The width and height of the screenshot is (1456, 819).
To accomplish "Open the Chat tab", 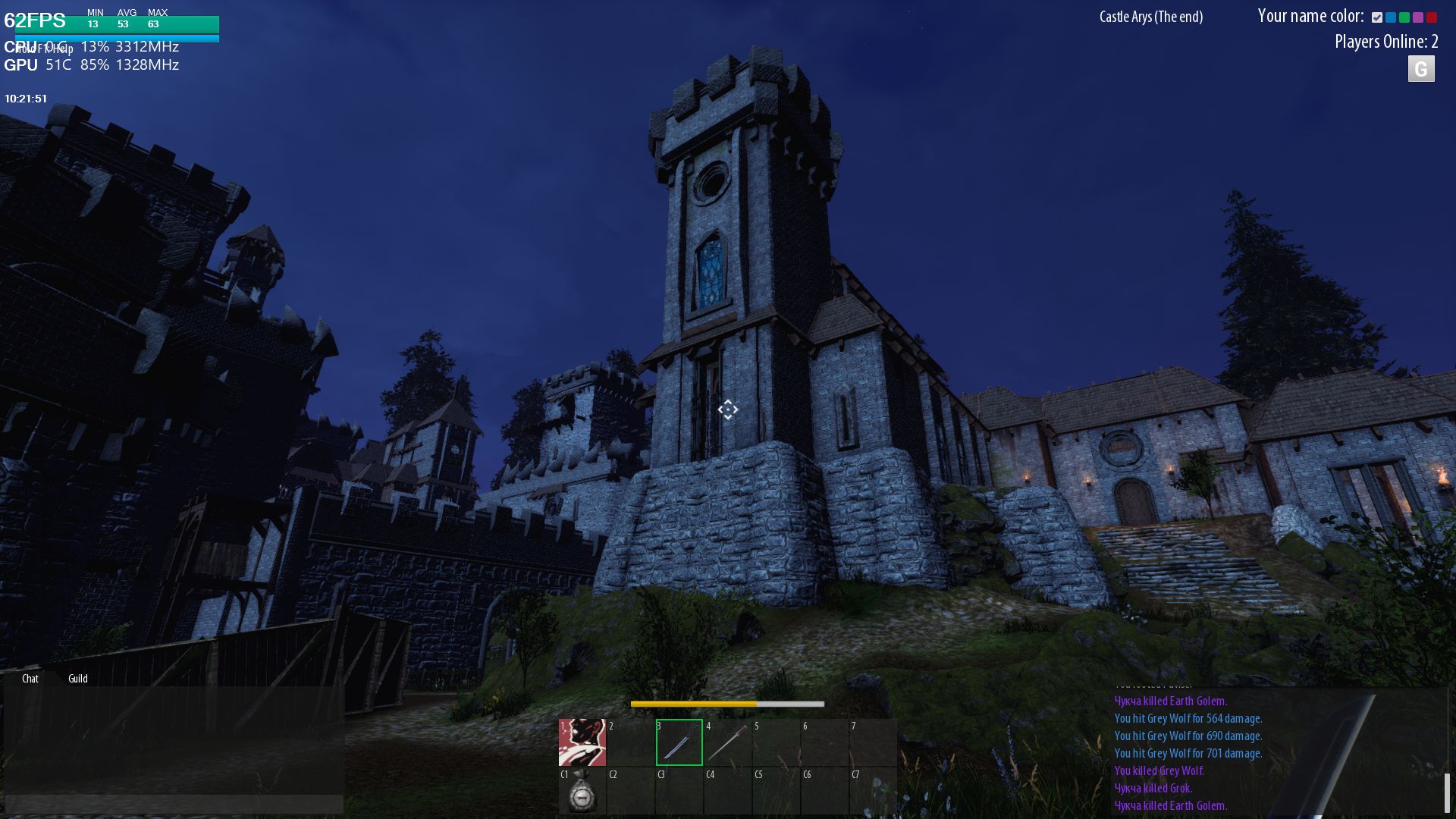I will pyautogui.click(x=30, y=679).
